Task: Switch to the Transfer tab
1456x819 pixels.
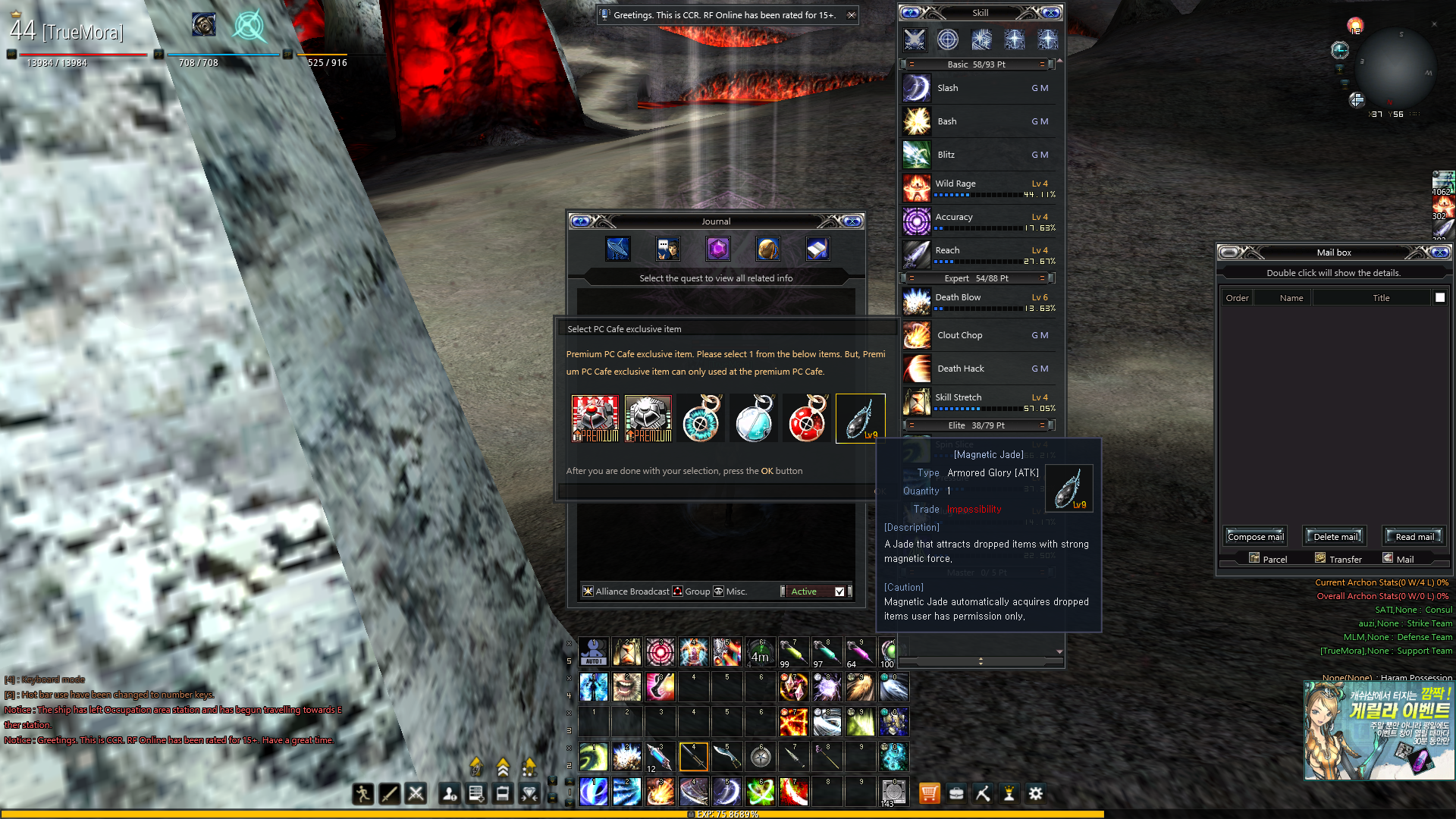Action: click(1339, 559)
